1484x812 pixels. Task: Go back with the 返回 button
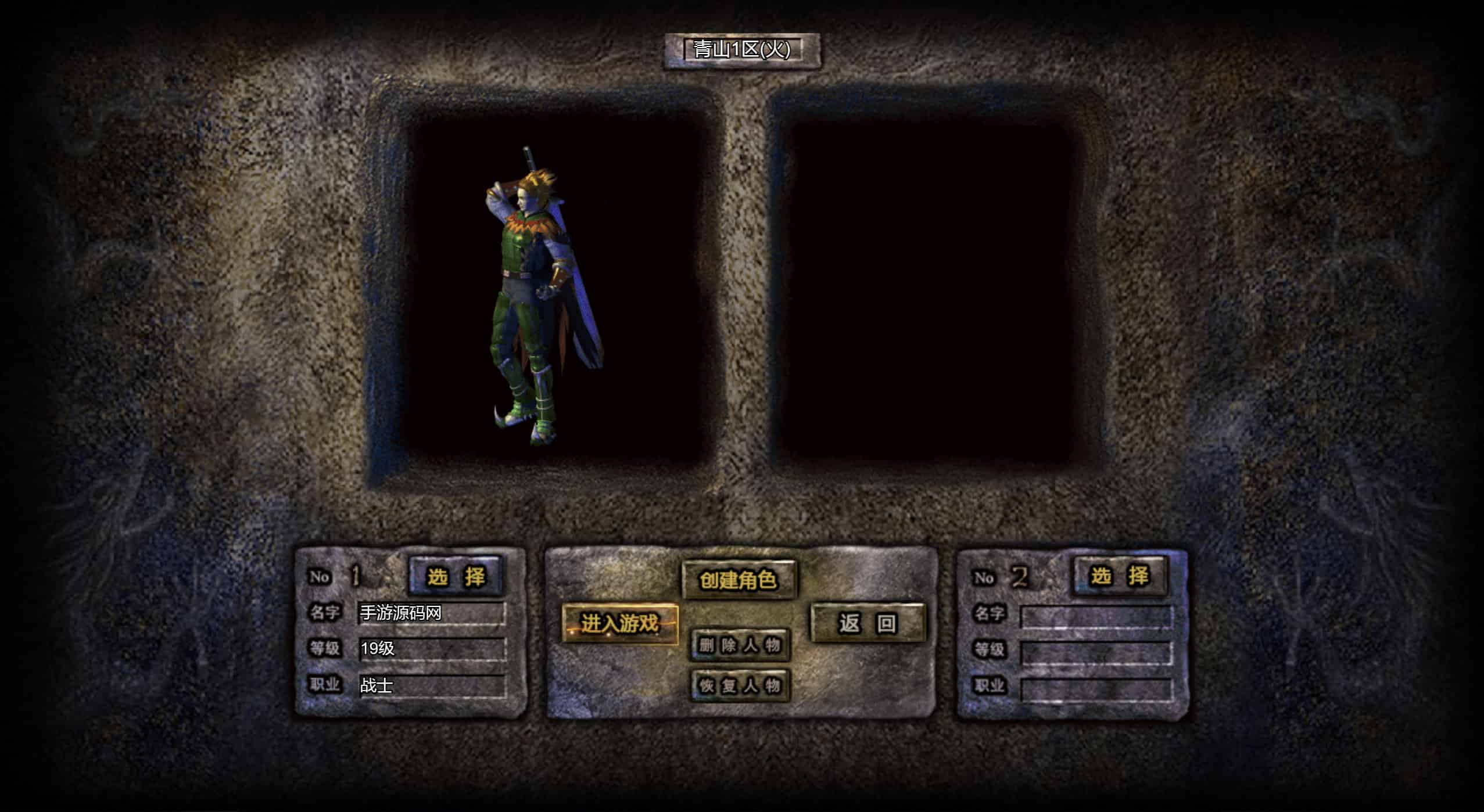(x=868, y=623)
